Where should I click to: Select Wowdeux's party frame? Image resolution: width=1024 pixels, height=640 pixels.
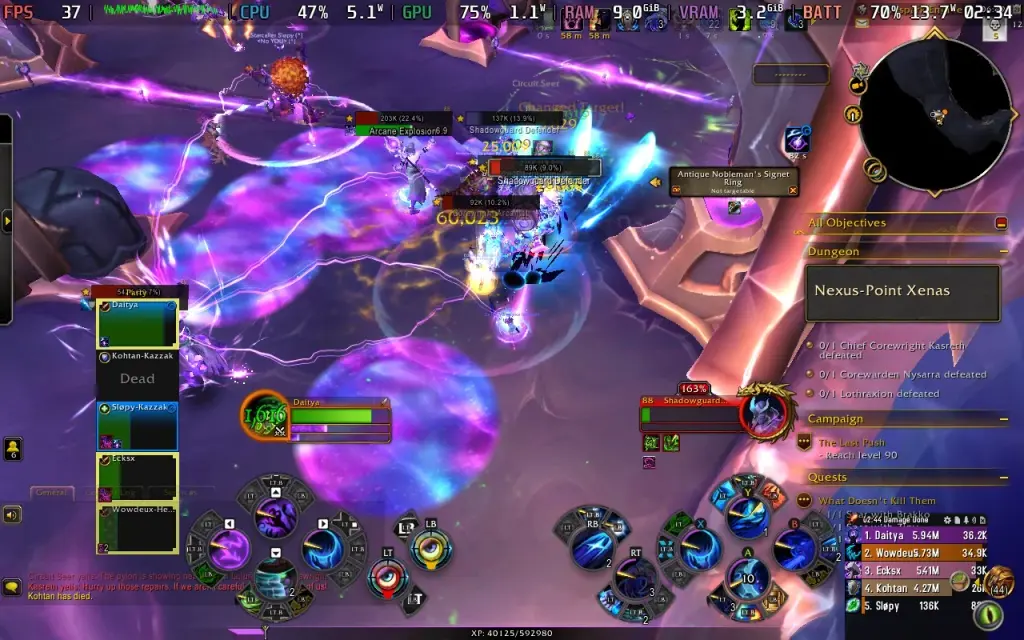click(x=137, y=528)
